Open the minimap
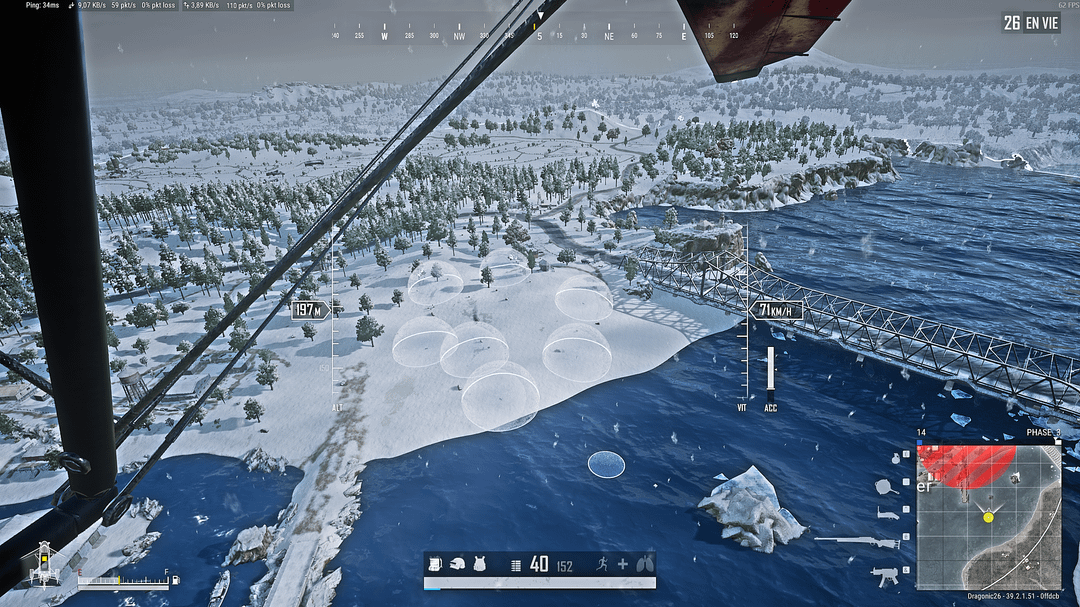1080x607 pixels. click(x=988, y=516)
